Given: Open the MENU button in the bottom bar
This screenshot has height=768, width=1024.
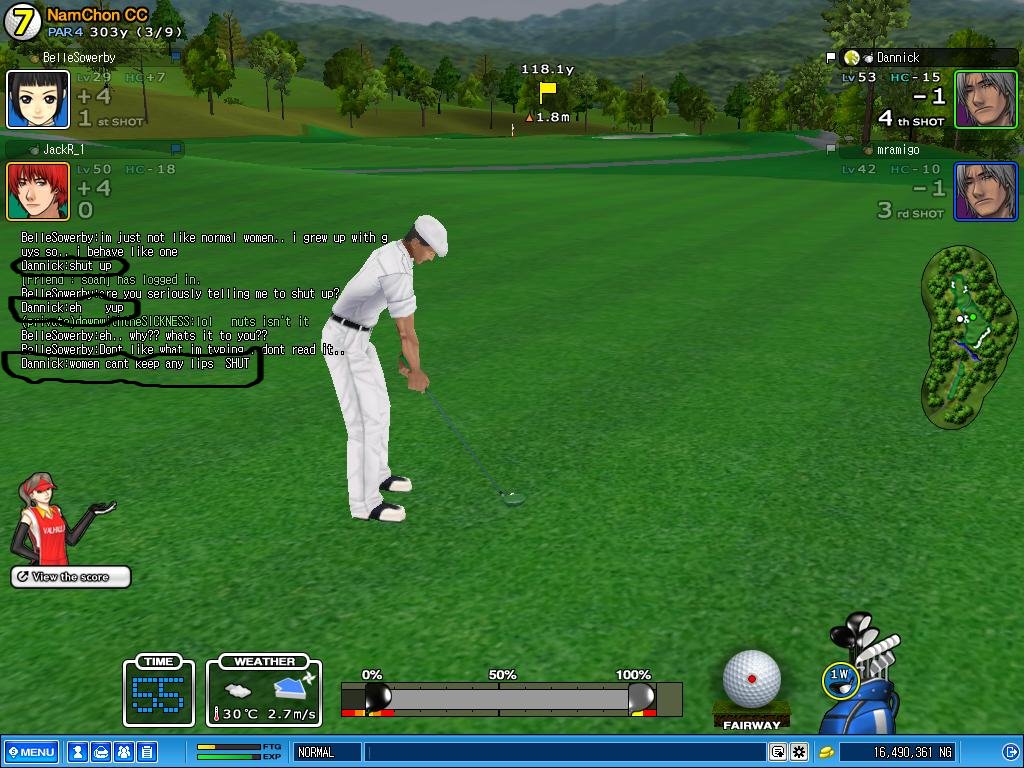Looking at the screenshot, I should [x=31, y=752].
